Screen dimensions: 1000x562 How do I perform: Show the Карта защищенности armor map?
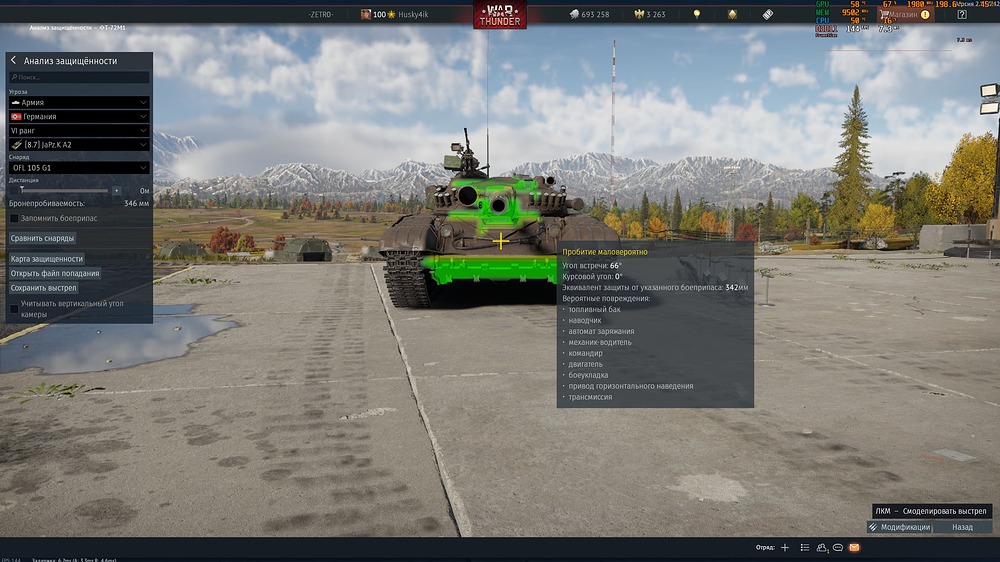(47, 259)
